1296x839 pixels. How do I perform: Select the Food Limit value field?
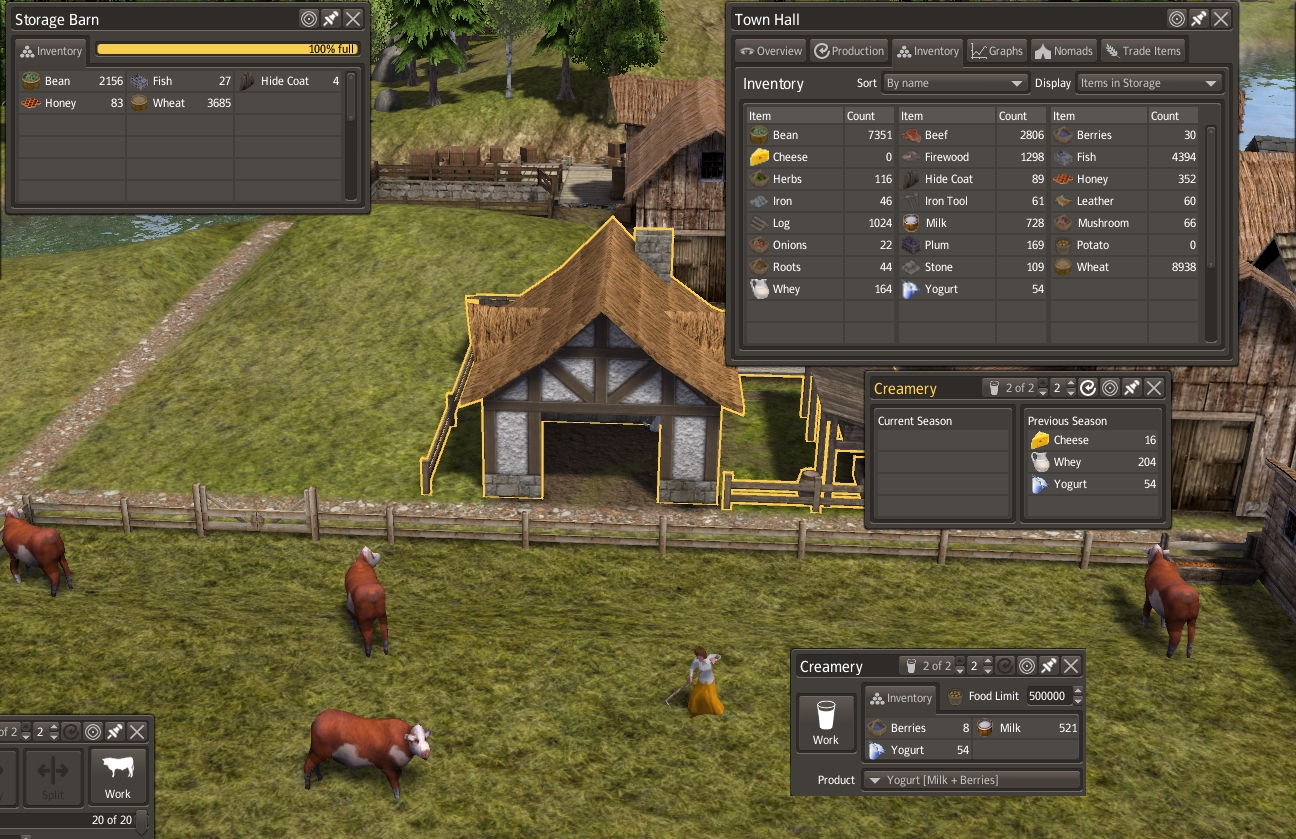coord(1047,696)
